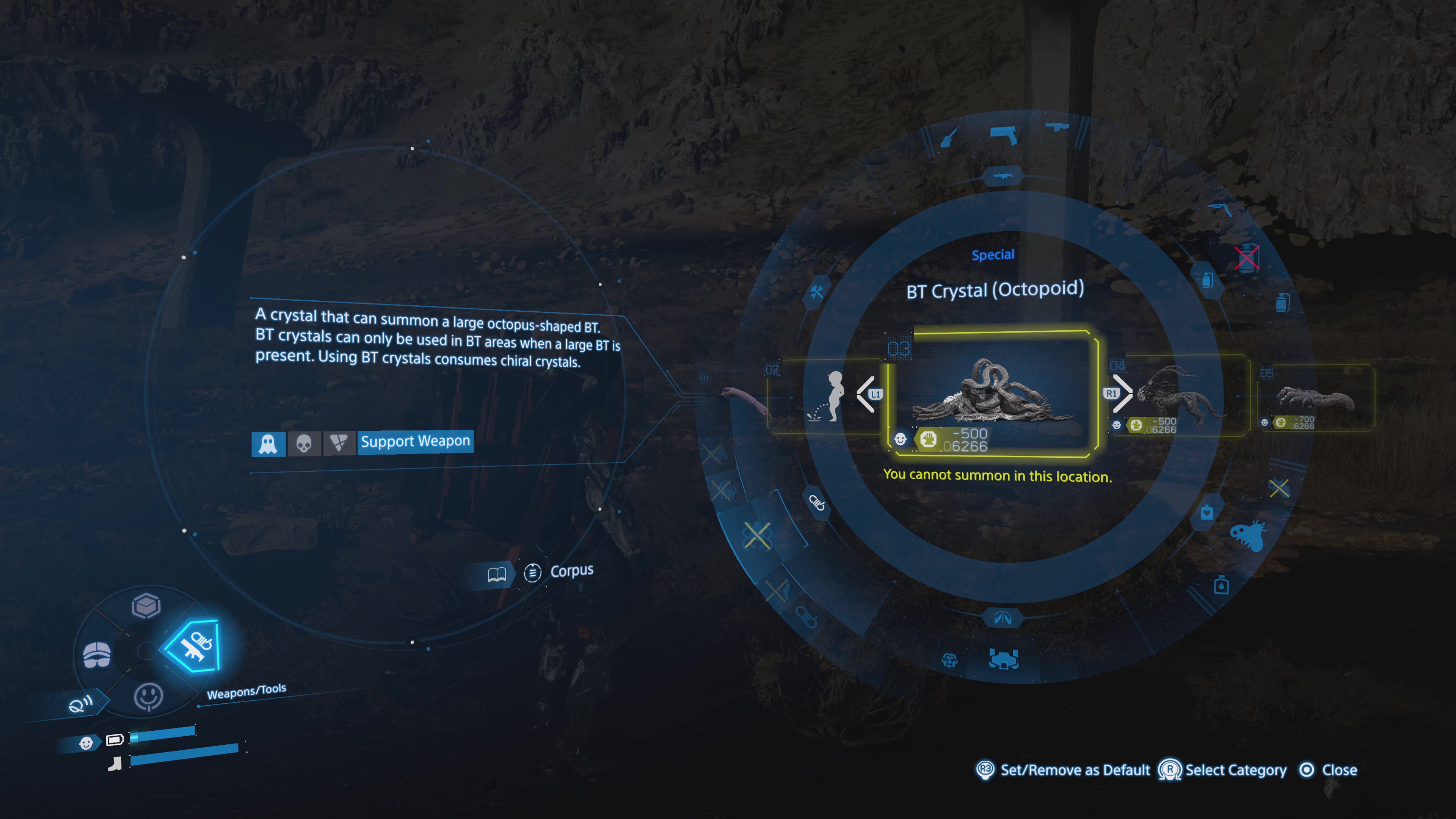Switch to the crossed tools category hexagon
The width and height of the screenshot is (1456, 819).
817,292
